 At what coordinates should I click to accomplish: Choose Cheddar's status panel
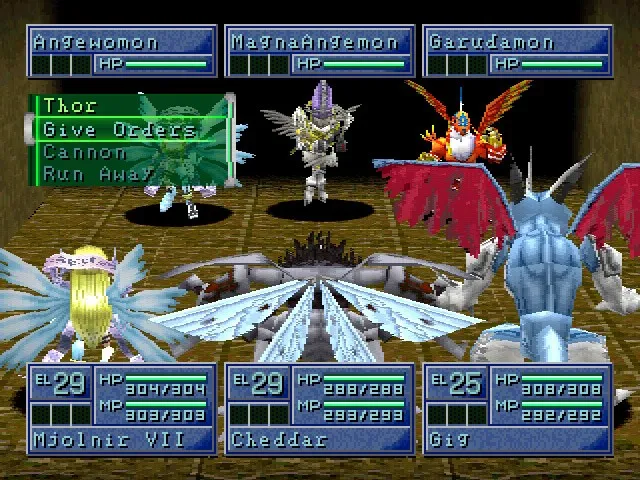(x=319, y=408)
